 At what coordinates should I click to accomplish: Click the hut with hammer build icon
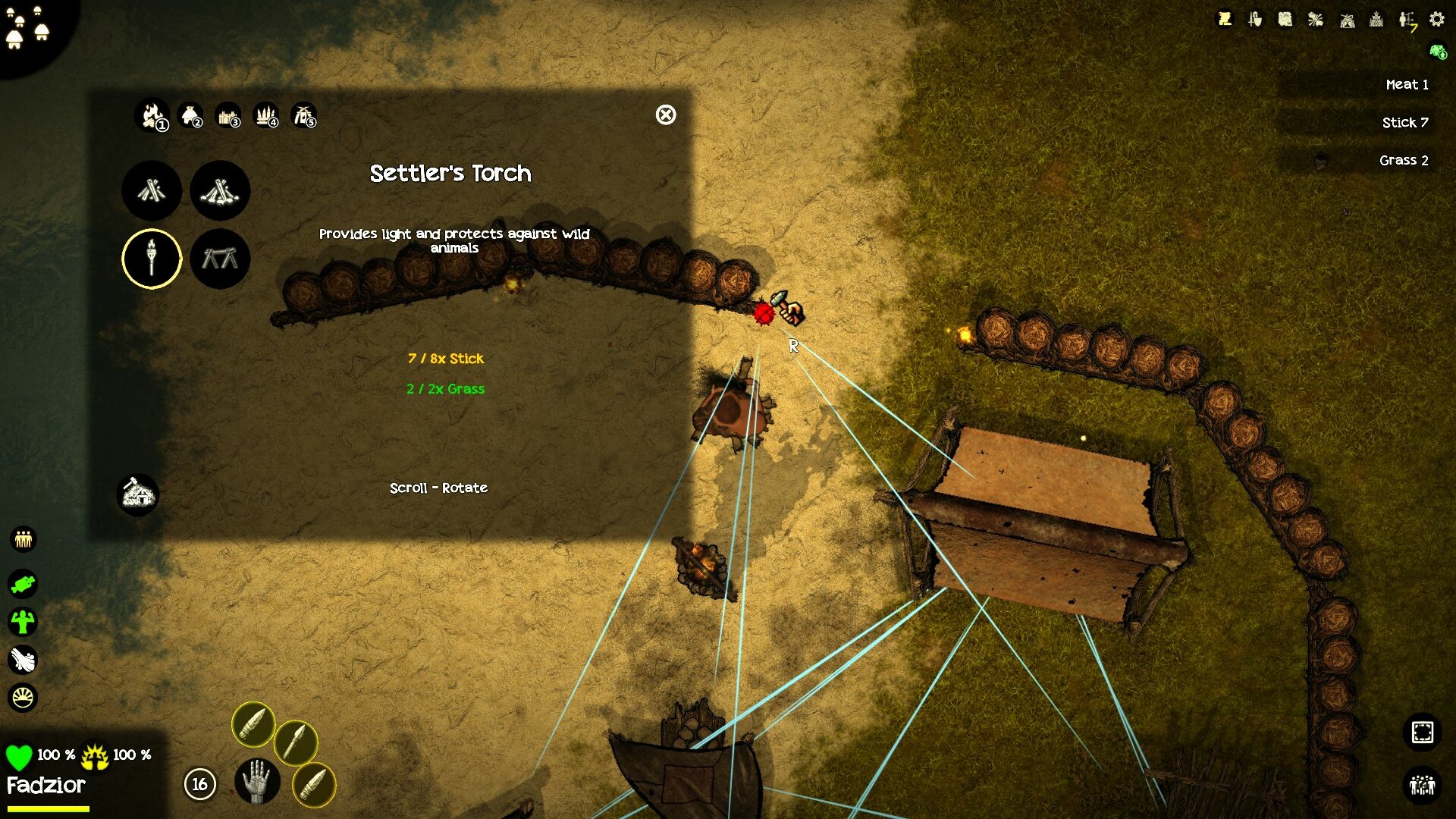138,495
